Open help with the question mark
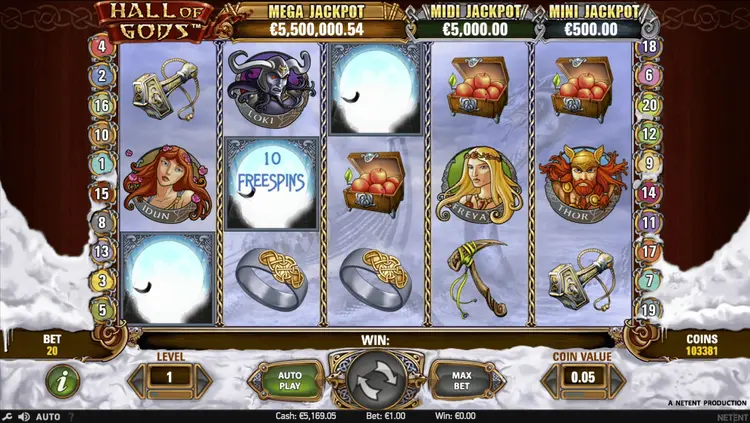 tap(70, 416)
